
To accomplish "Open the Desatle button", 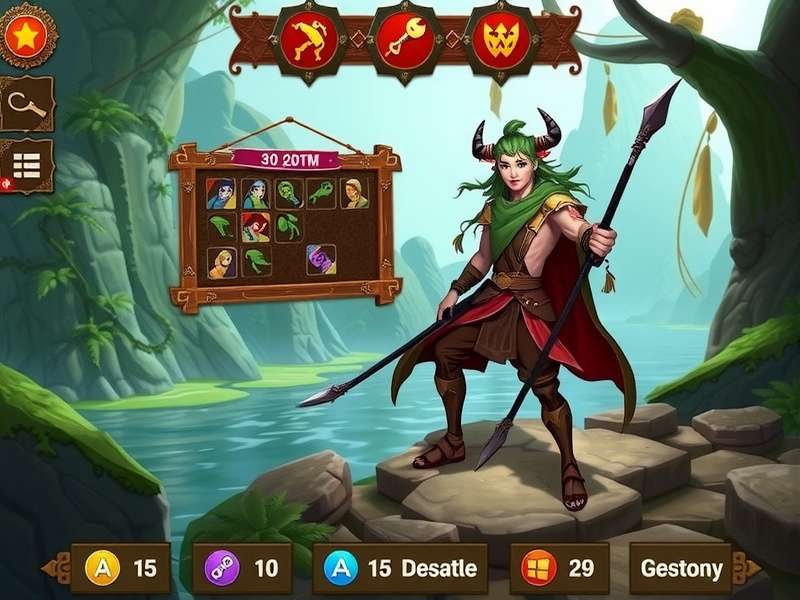I will 400,569.
